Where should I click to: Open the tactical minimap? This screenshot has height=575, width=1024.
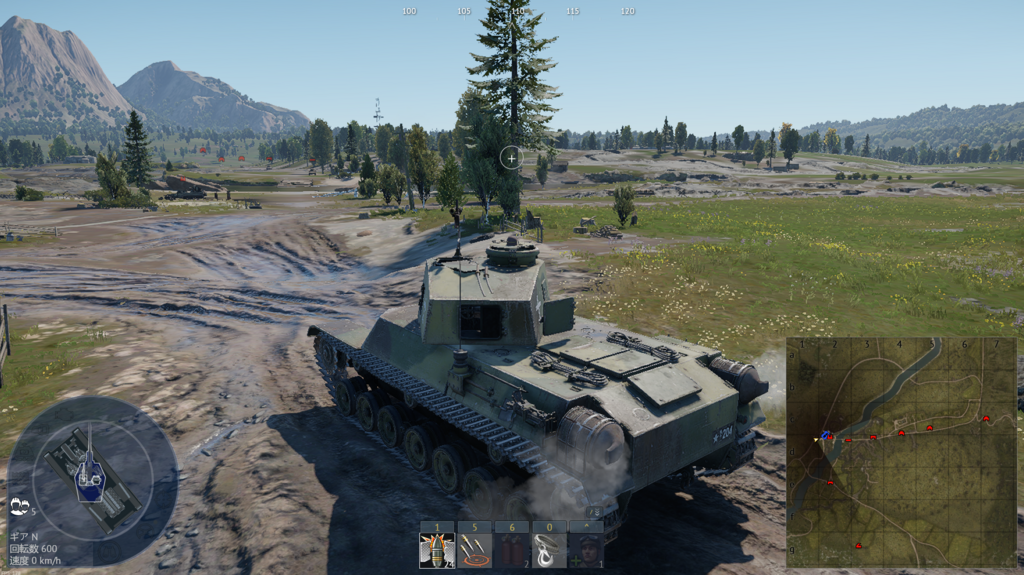[901, 452]
